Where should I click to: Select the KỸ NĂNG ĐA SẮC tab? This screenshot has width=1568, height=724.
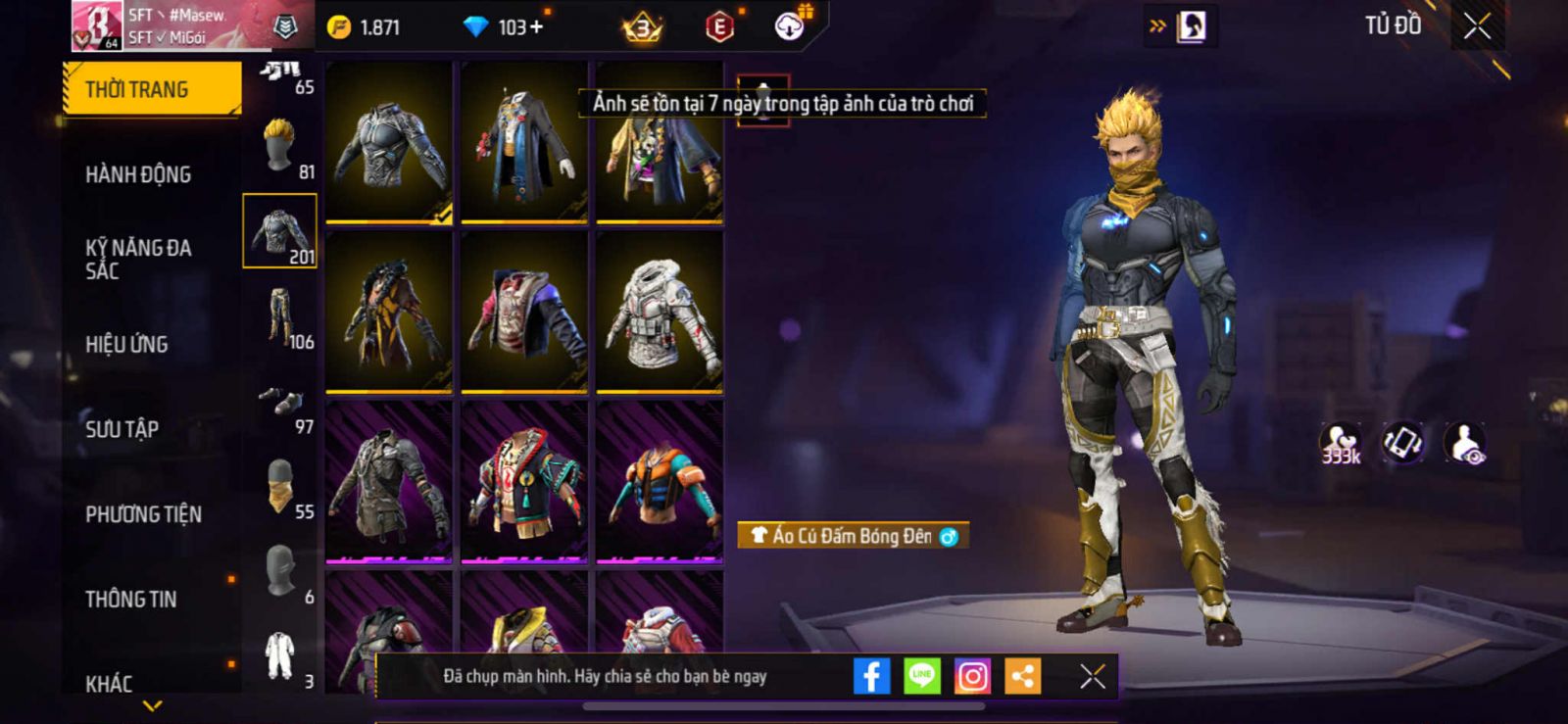coord(138,259)
